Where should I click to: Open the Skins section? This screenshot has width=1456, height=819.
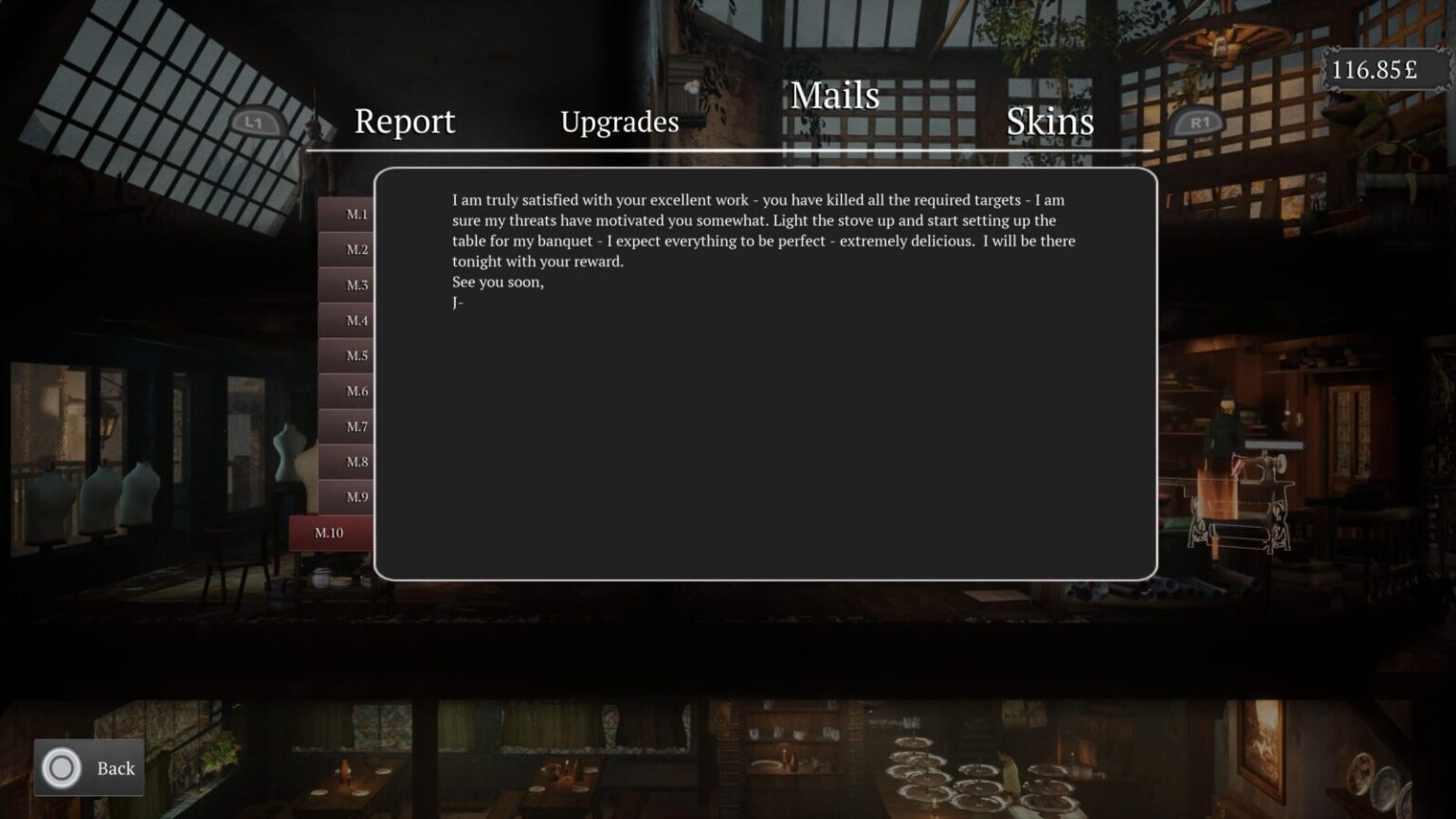coord(1049,121)
